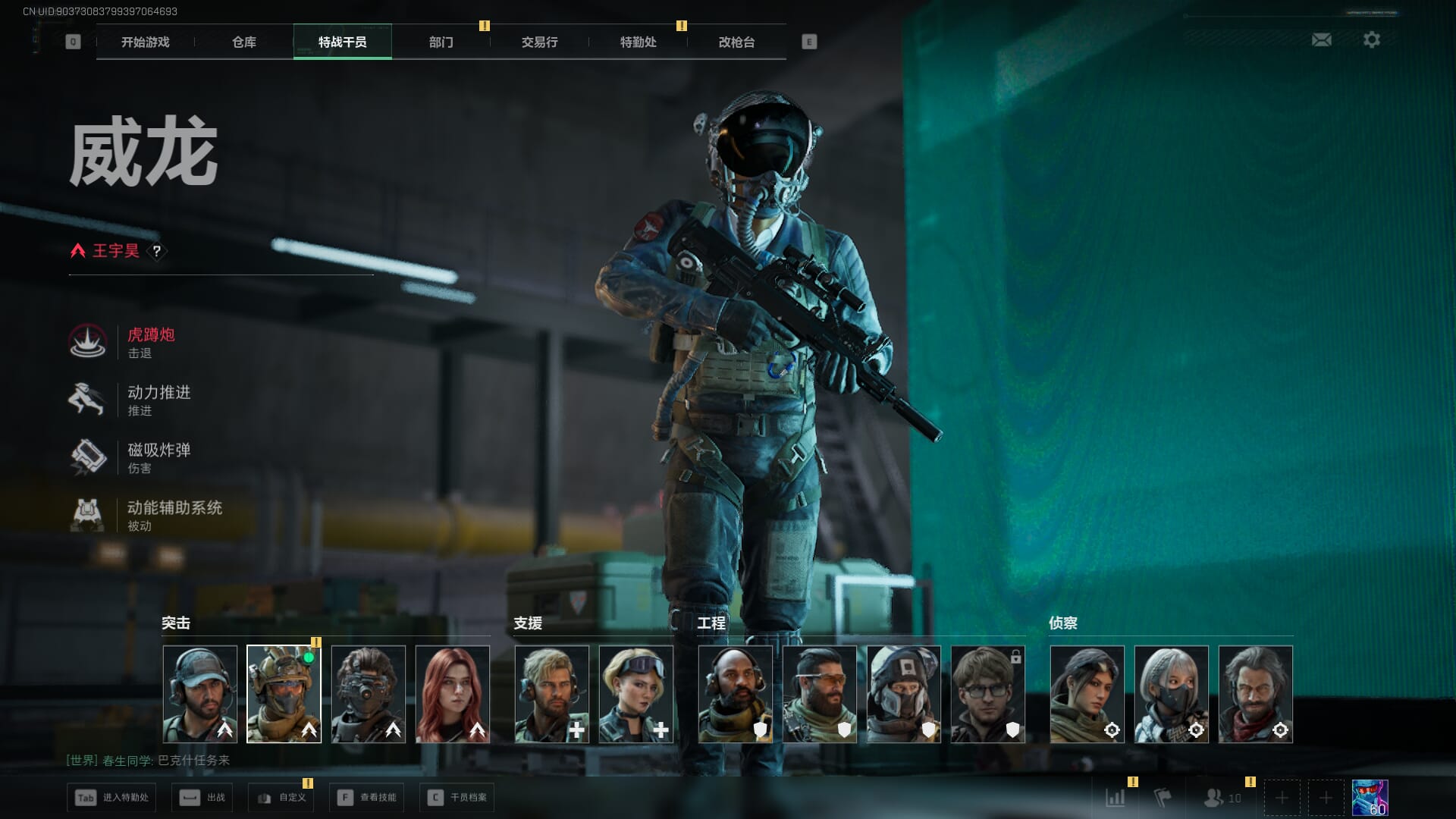Open the gear settings icon
This screenshot has width=1456, height=819.
tap(1371, 39)
